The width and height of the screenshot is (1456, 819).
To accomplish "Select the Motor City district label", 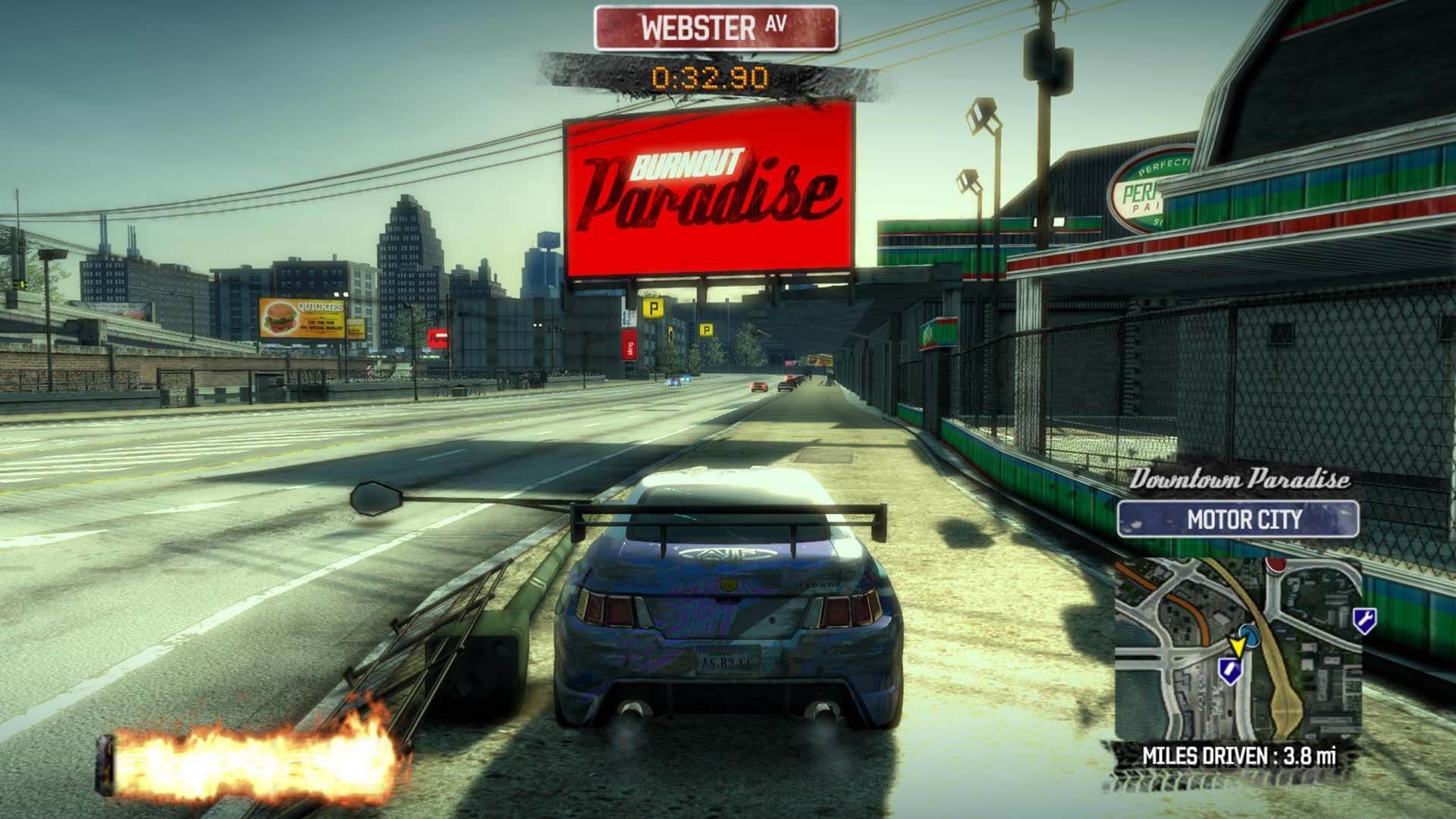I will tap(1238, 519).
